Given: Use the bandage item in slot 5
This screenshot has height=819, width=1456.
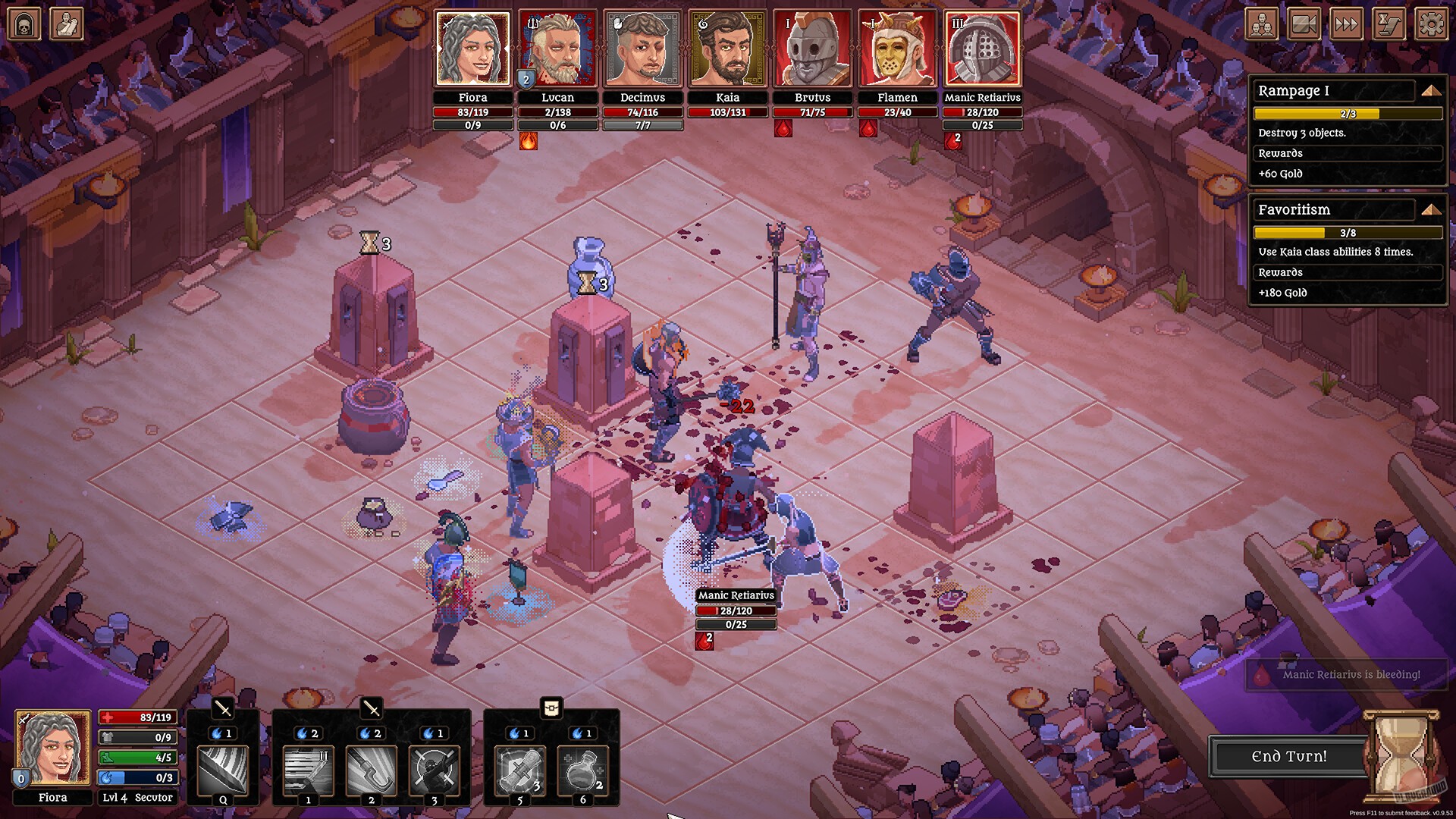Looking at the screenshot, I should pos(520,771).
